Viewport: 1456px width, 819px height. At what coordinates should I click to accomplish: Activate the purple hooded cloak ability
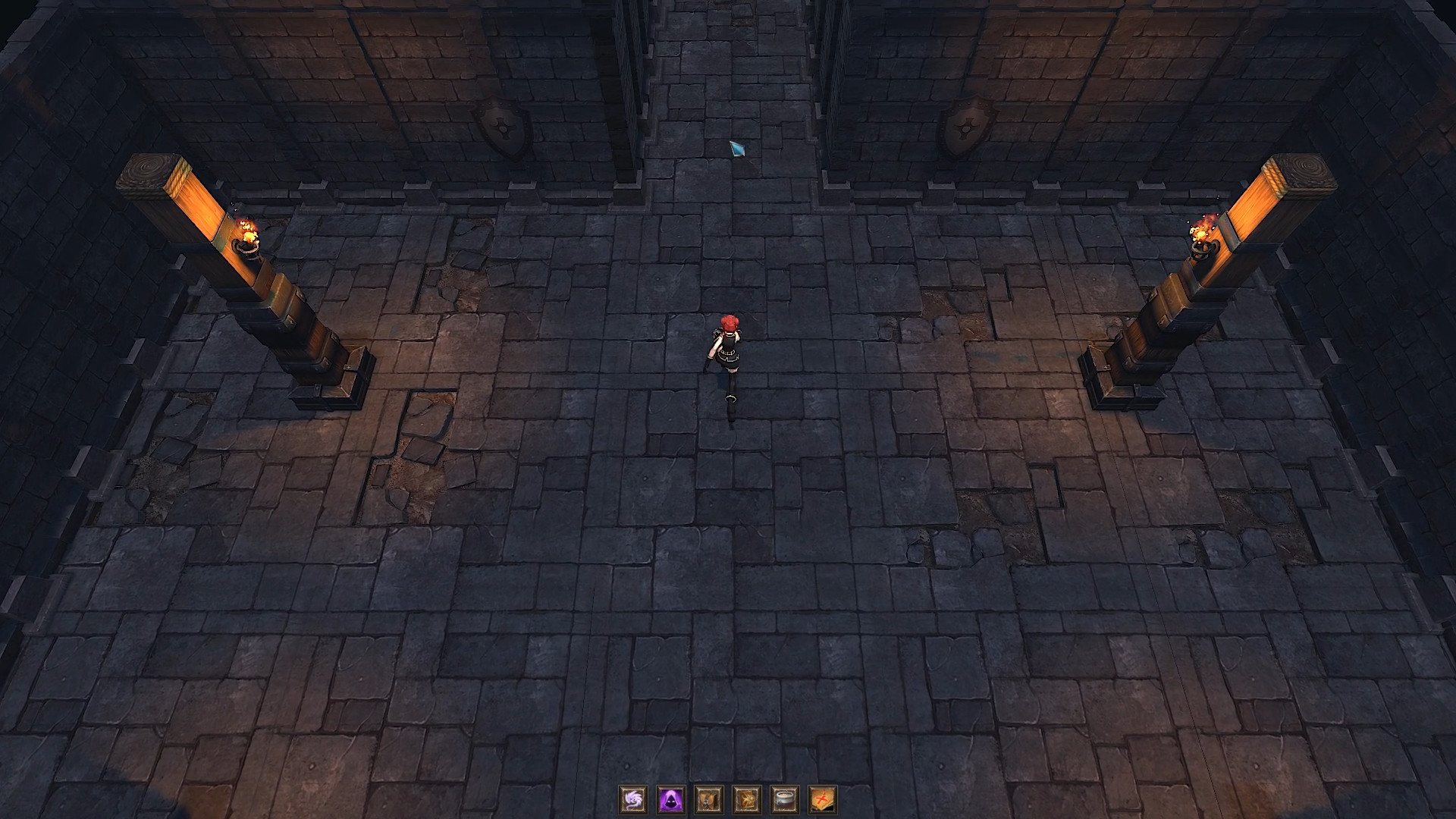671,800
